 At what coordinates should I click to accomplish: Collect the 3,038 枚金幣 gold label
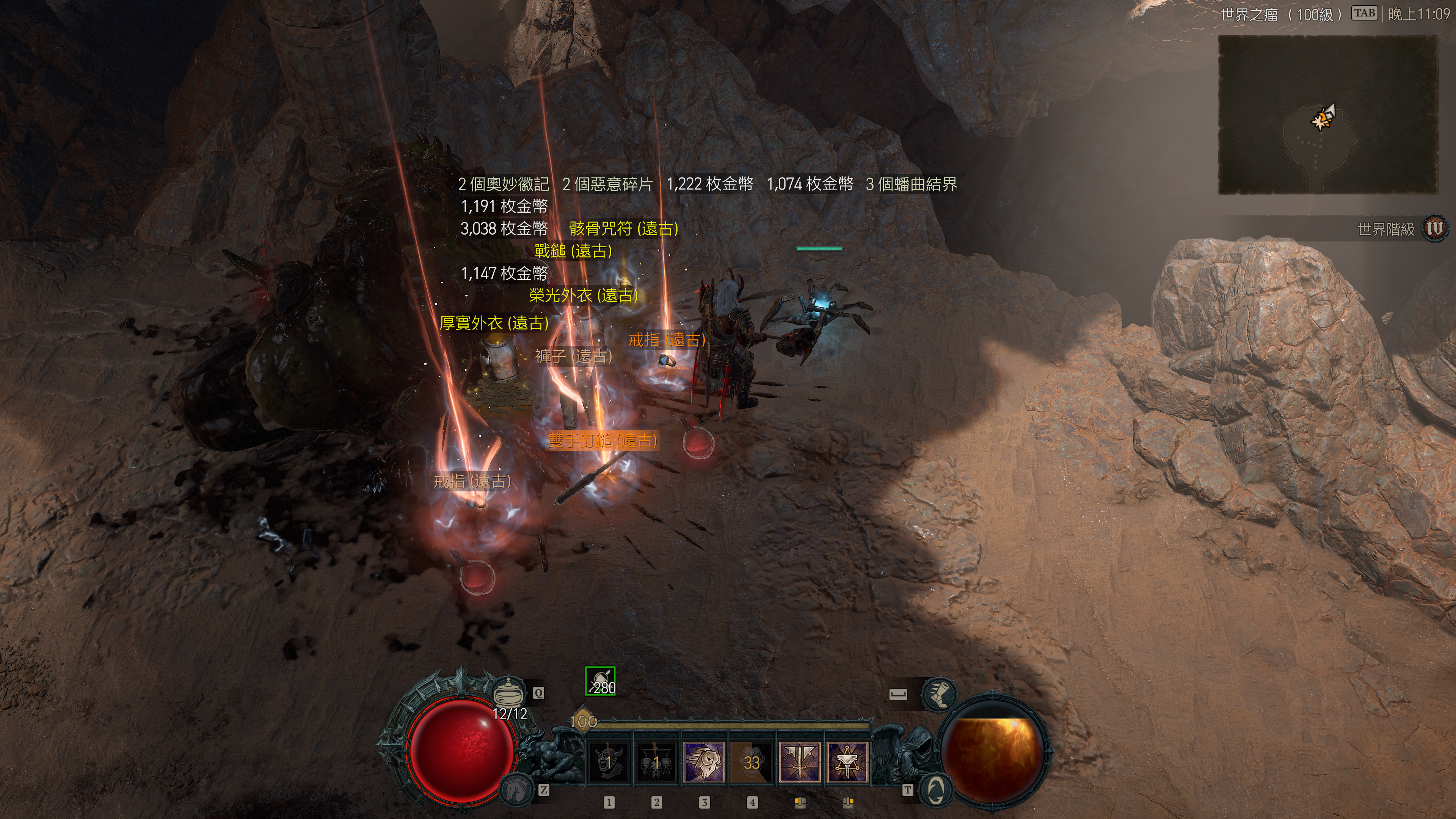(x=504, y=228)
